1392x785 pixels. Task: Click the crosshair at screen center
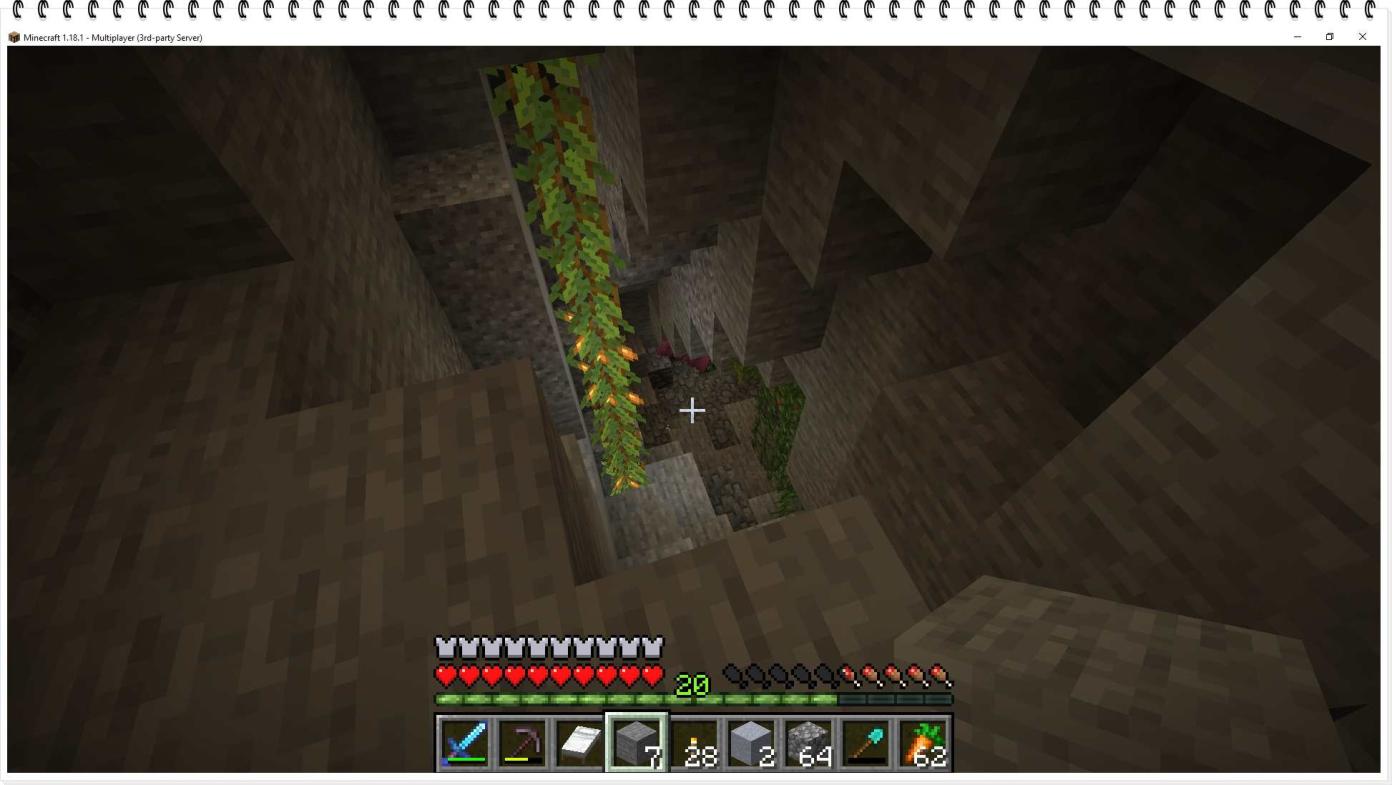[691, 410]
